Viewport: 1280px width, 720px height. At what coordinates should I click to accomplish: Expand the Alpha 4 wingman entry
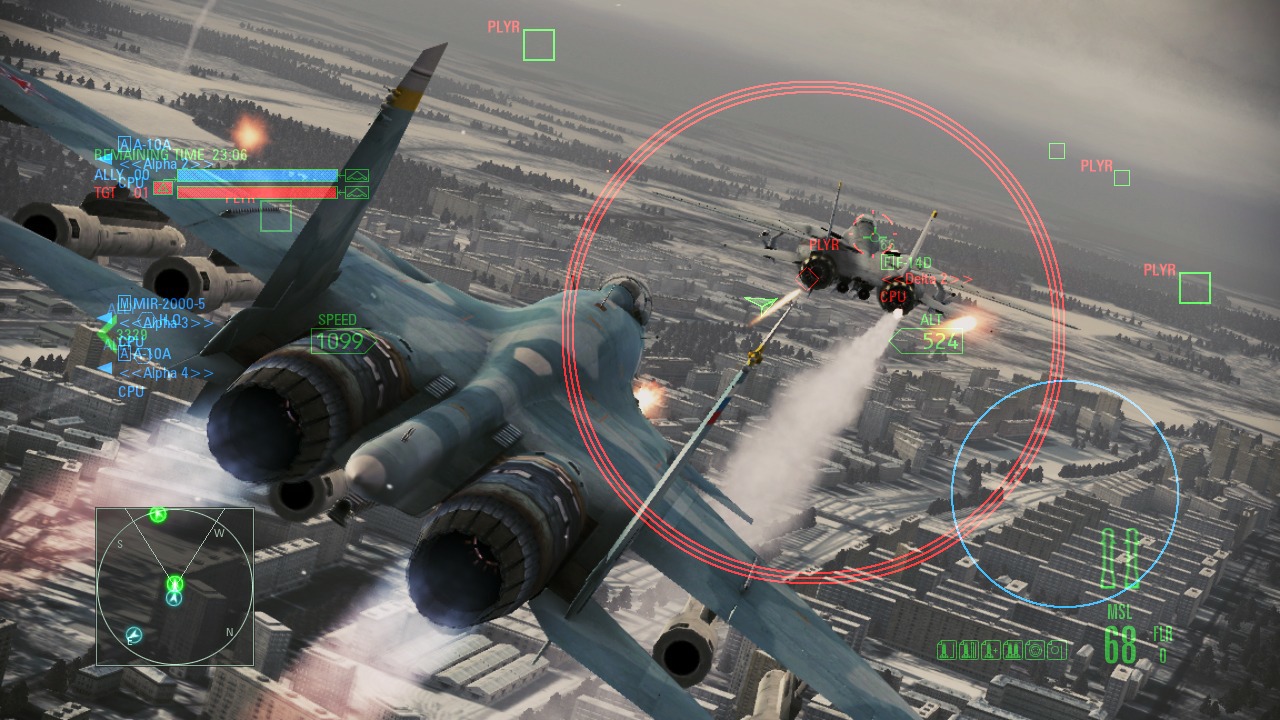[164, 372]
